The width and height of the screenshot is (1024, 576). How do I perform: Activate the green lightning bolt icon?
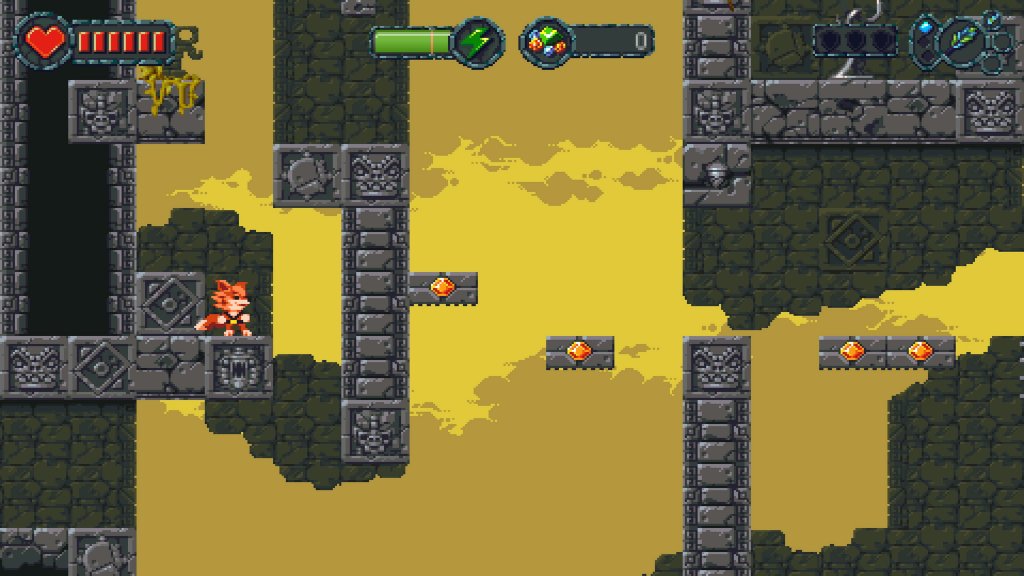coord(477,42)
